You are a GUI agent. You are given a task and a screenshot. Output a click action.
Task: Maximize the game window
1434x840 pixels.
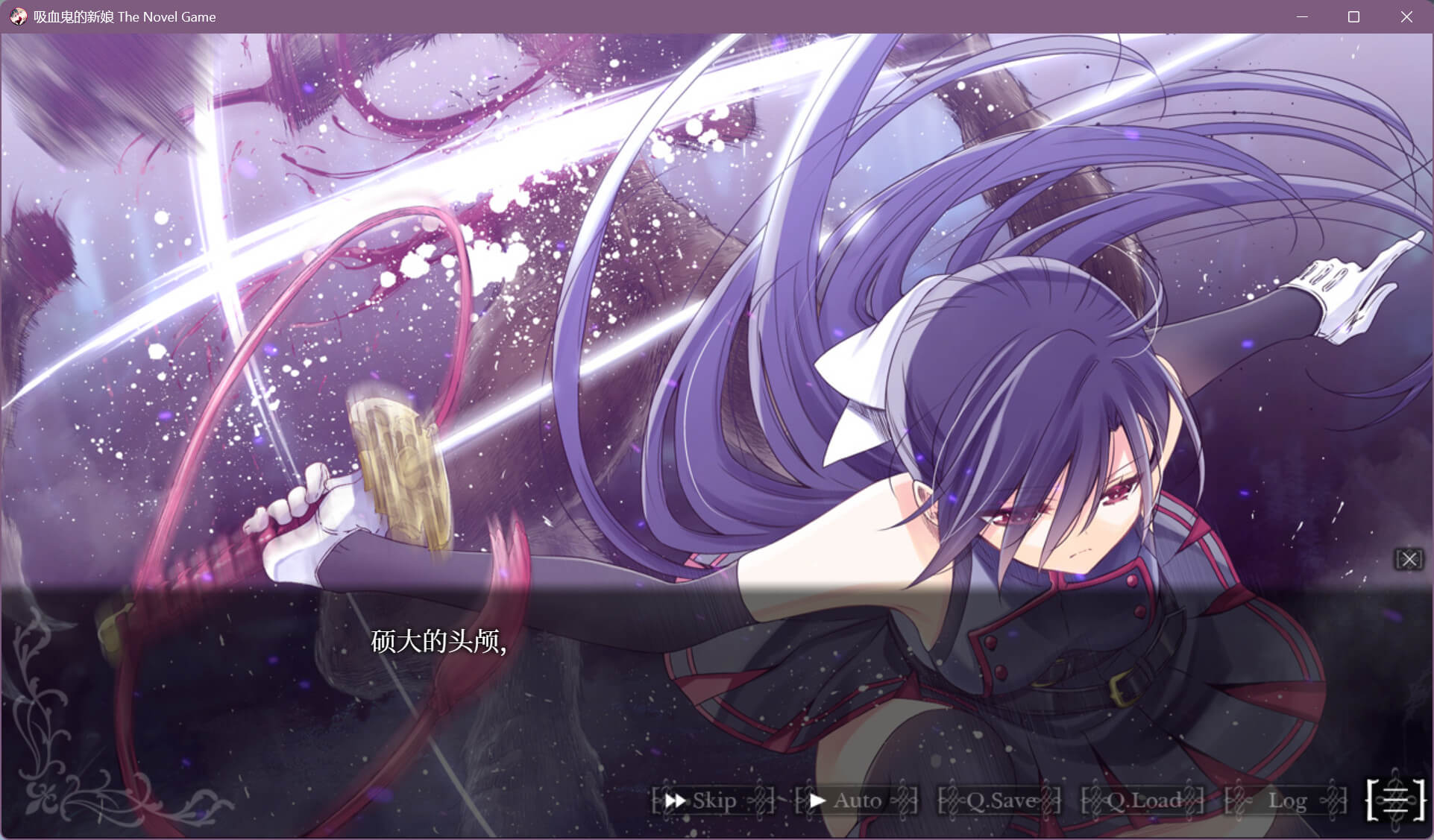1354,16
